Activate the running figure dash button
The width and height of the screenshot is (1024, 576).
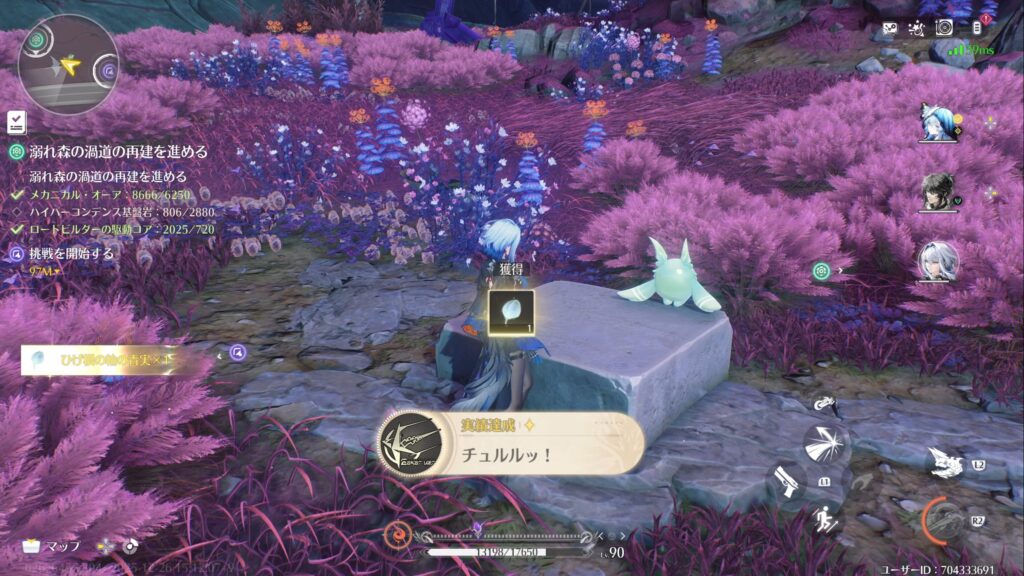[826, 518]
